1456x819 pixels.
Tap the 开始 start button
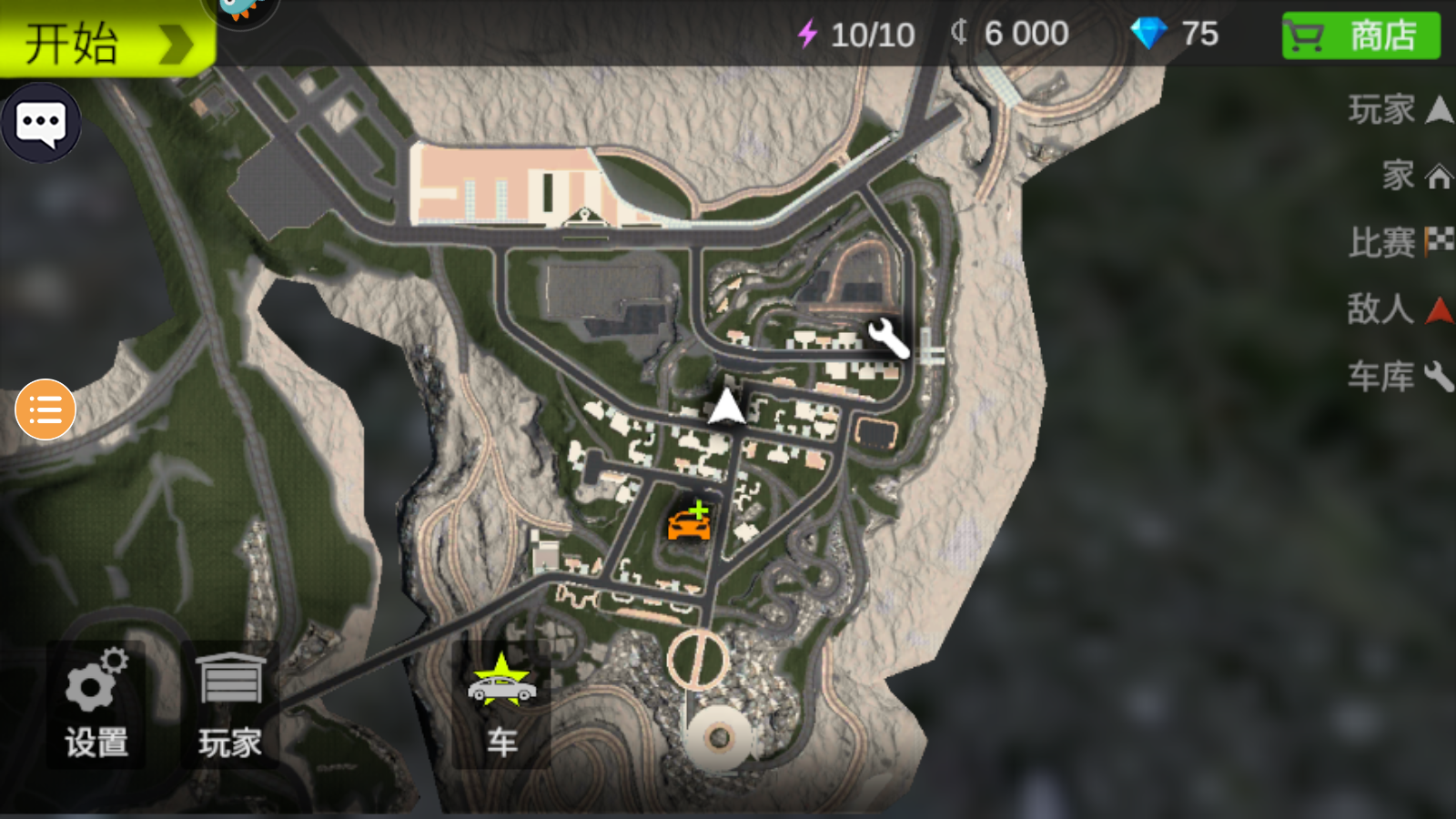tap(105, 41)
